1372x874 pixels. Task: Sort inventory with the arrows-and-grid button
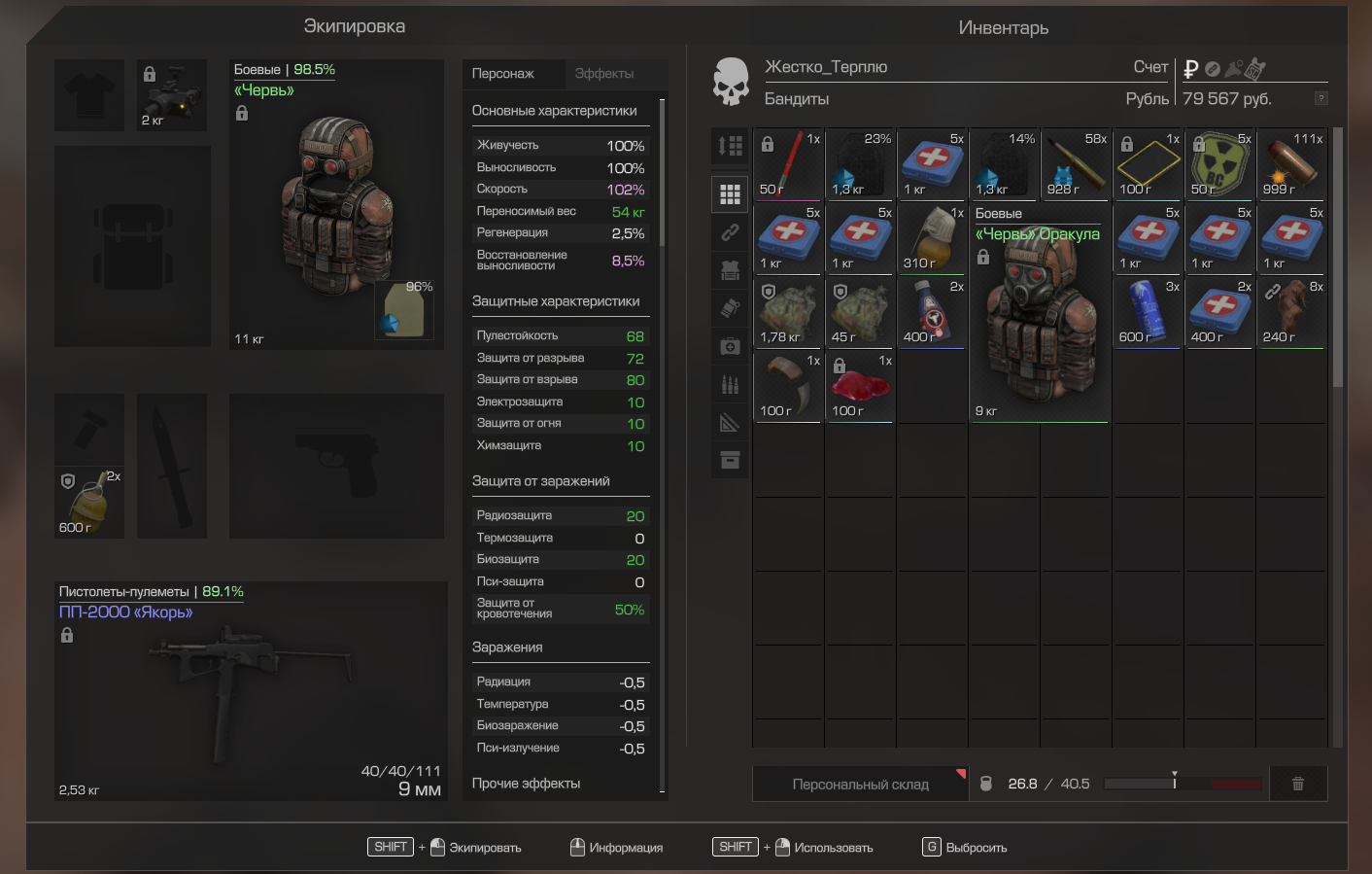pos(730,147)
